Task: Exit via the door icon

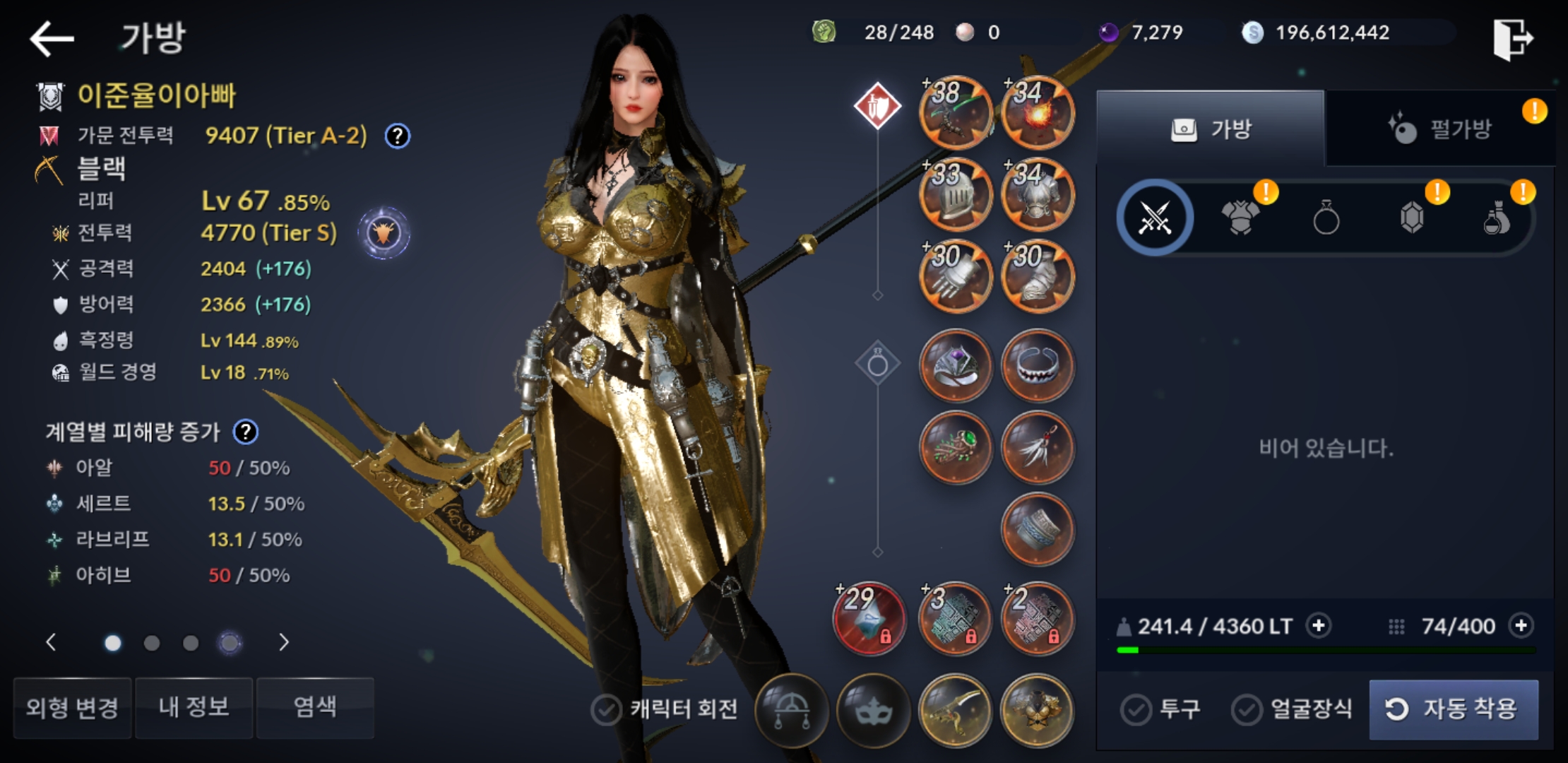Action: (1513, 39)
